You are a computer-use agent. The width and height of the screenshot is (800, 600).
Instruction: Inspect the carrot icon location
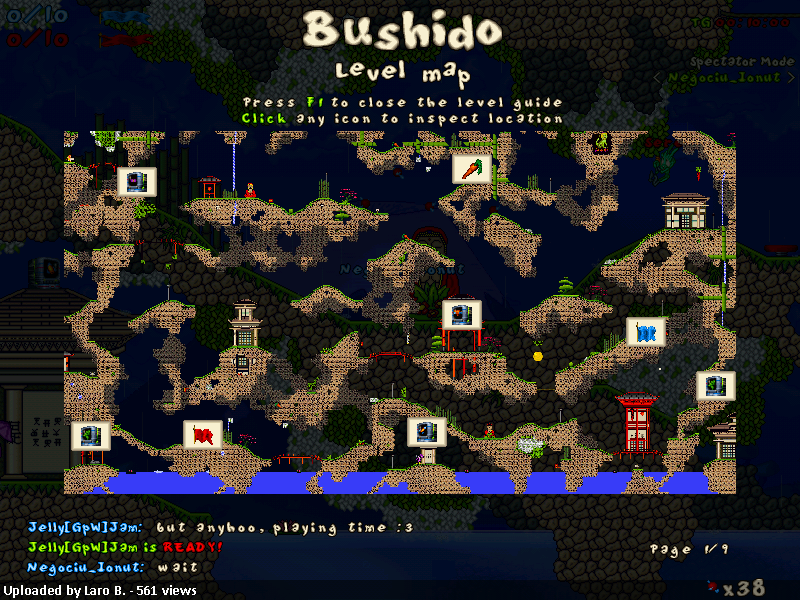tap(471, 168)
